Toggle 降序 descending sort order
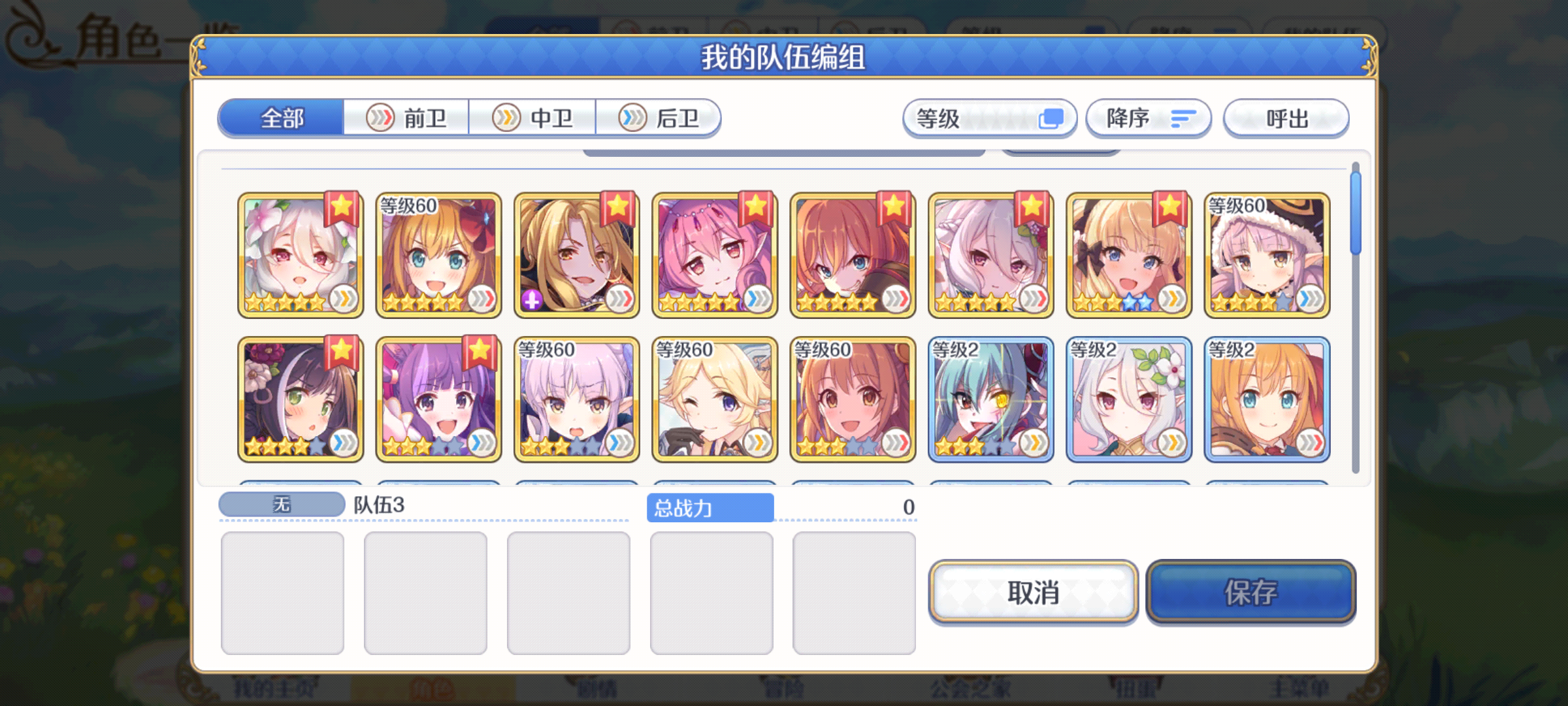 [1148, 118]
